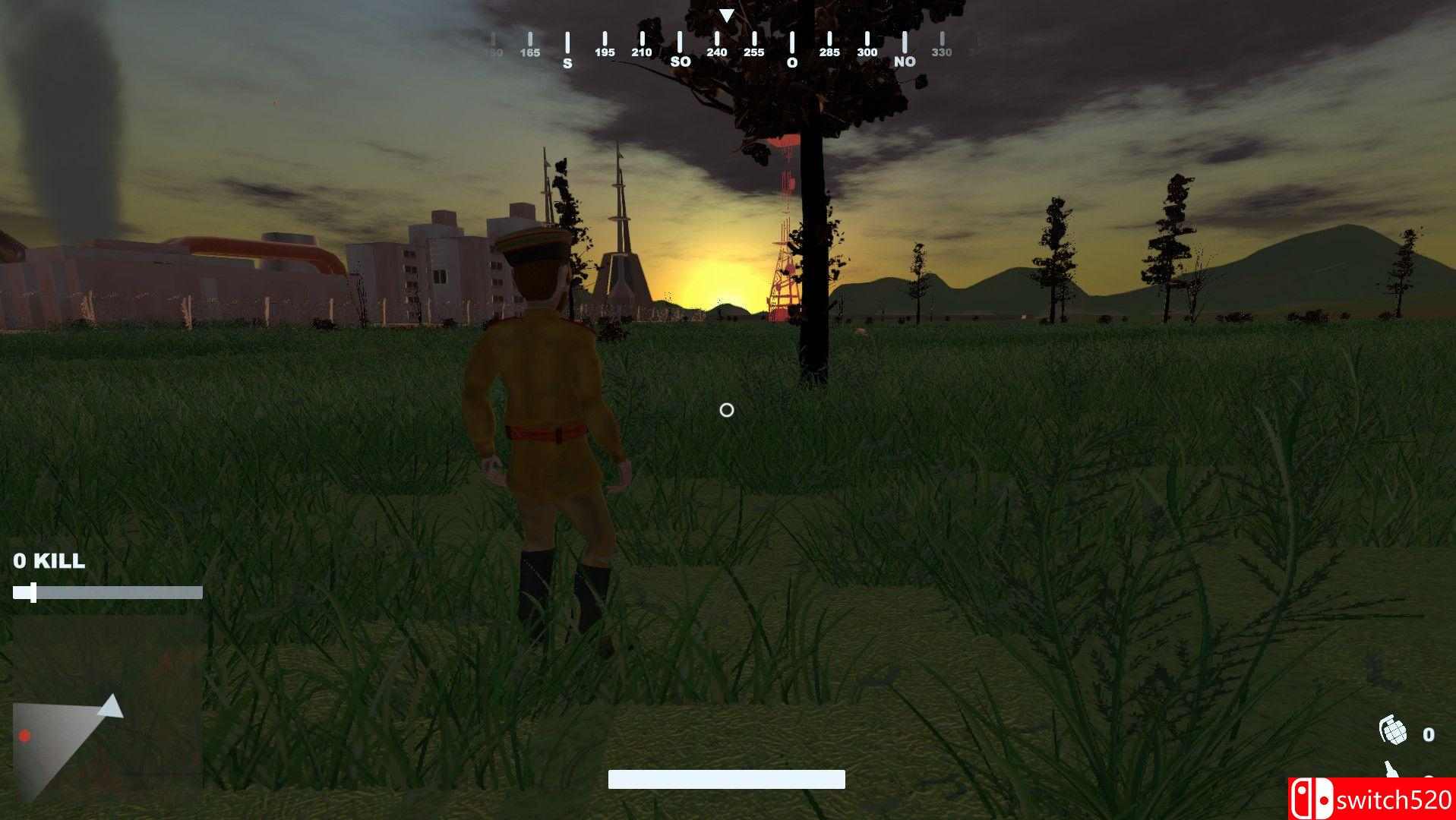Toggle the S south marker on the compass

coord(566,61)
